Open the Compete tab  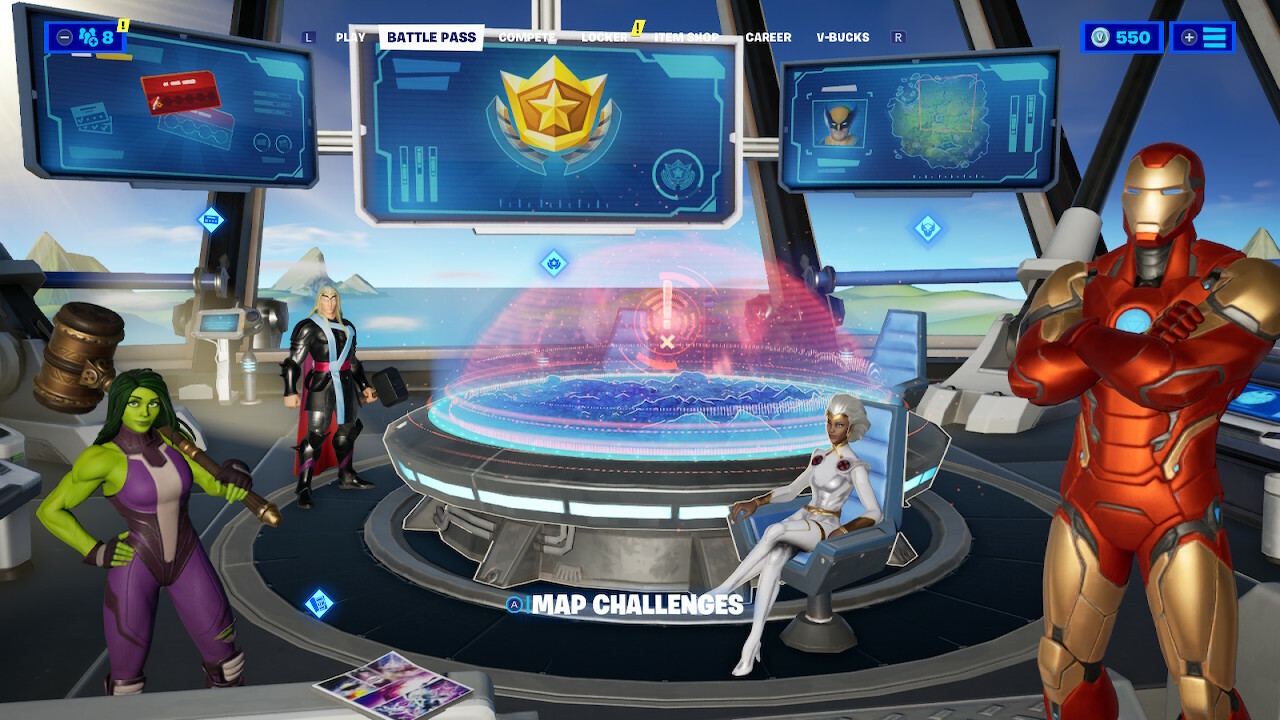pyautogui.click(x=527, y=38)
